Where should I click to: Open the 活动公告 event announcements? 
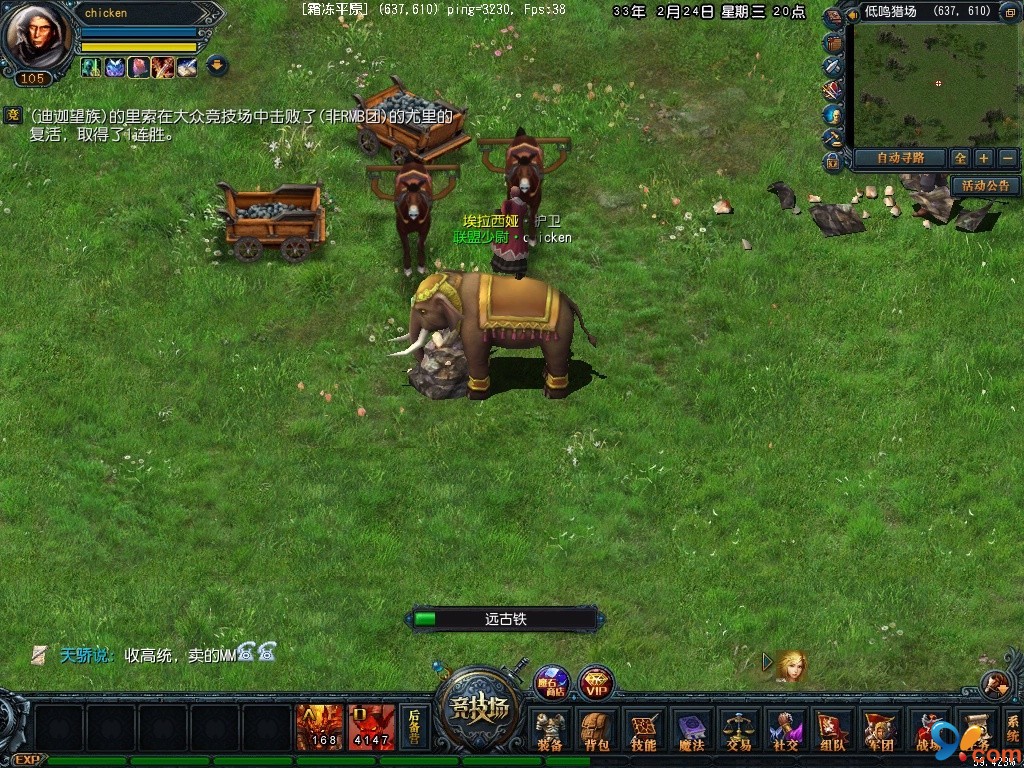985,186
